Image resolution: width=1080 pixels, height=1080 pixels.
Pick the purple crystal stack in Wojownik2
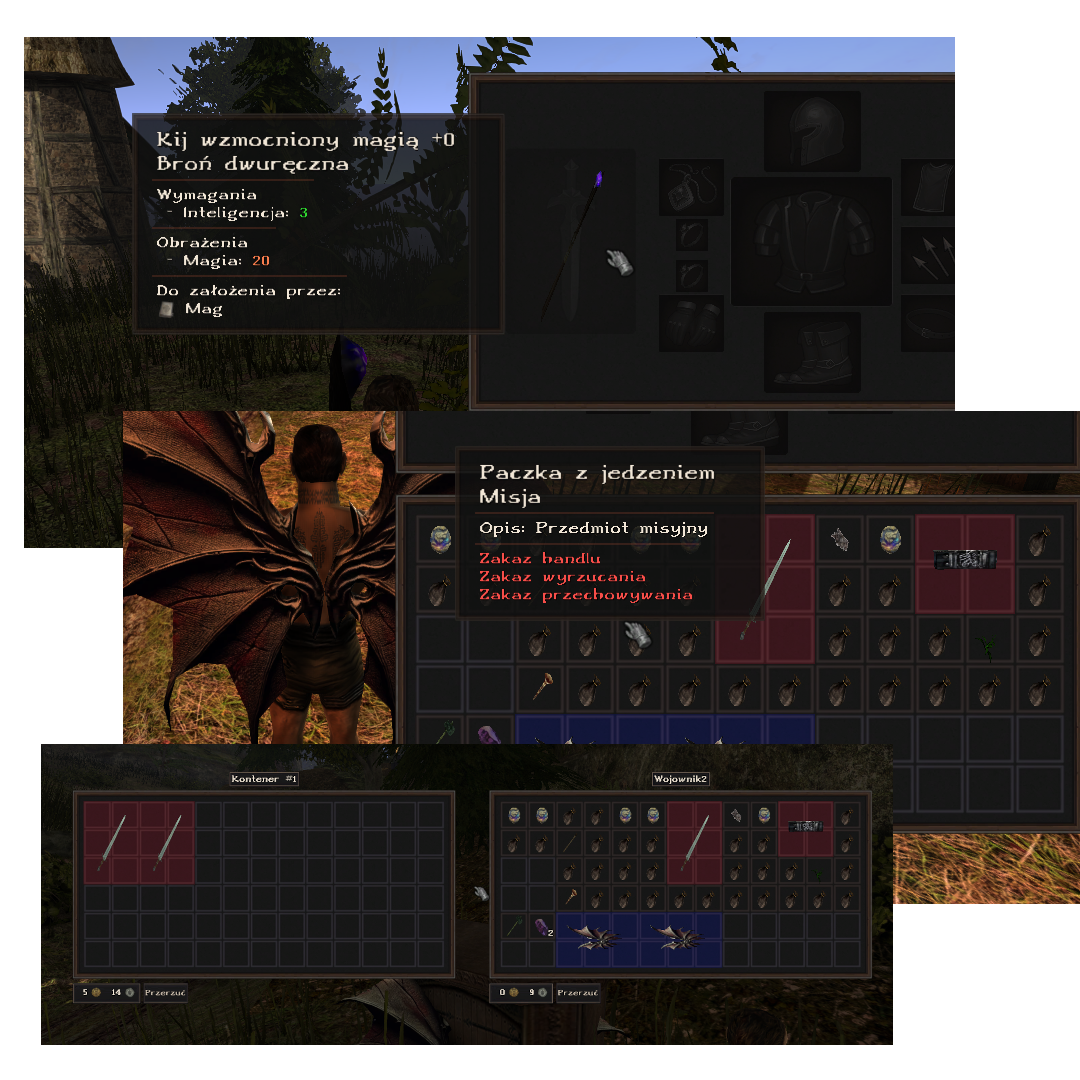coord(541,927)
